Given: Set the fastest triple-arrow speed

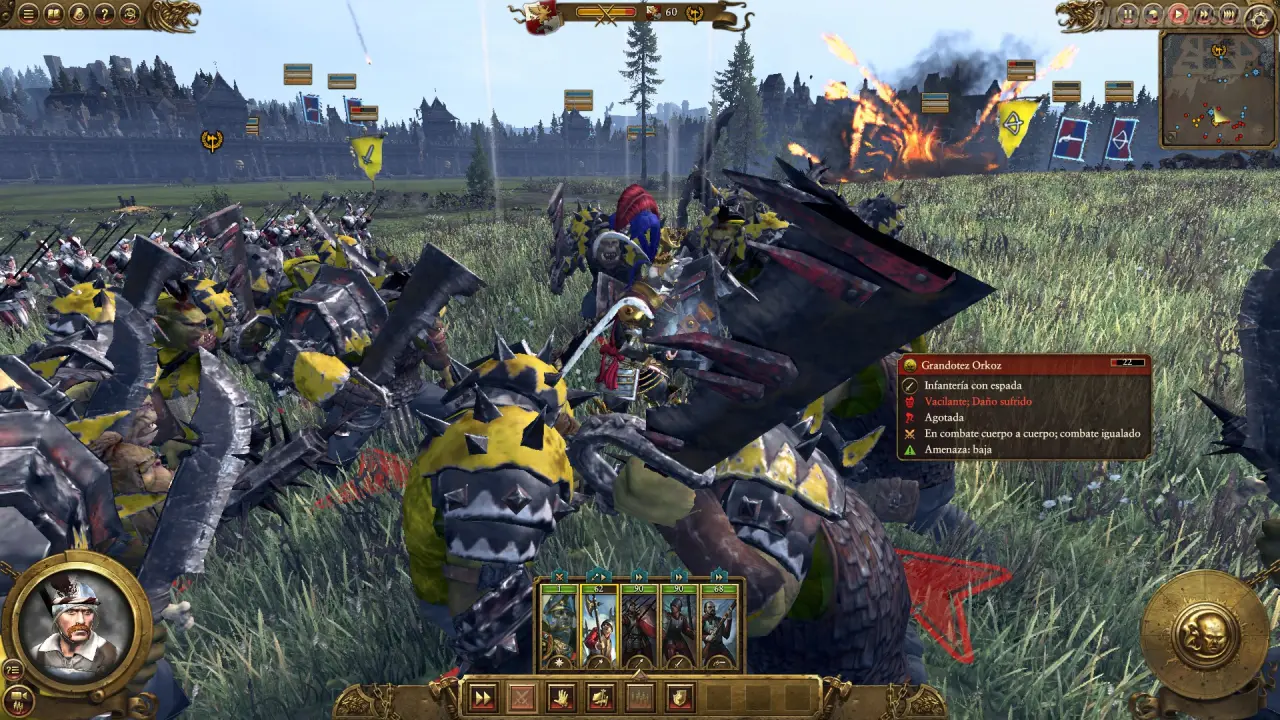Looking at the screenshot, I should pos(1228,14).
